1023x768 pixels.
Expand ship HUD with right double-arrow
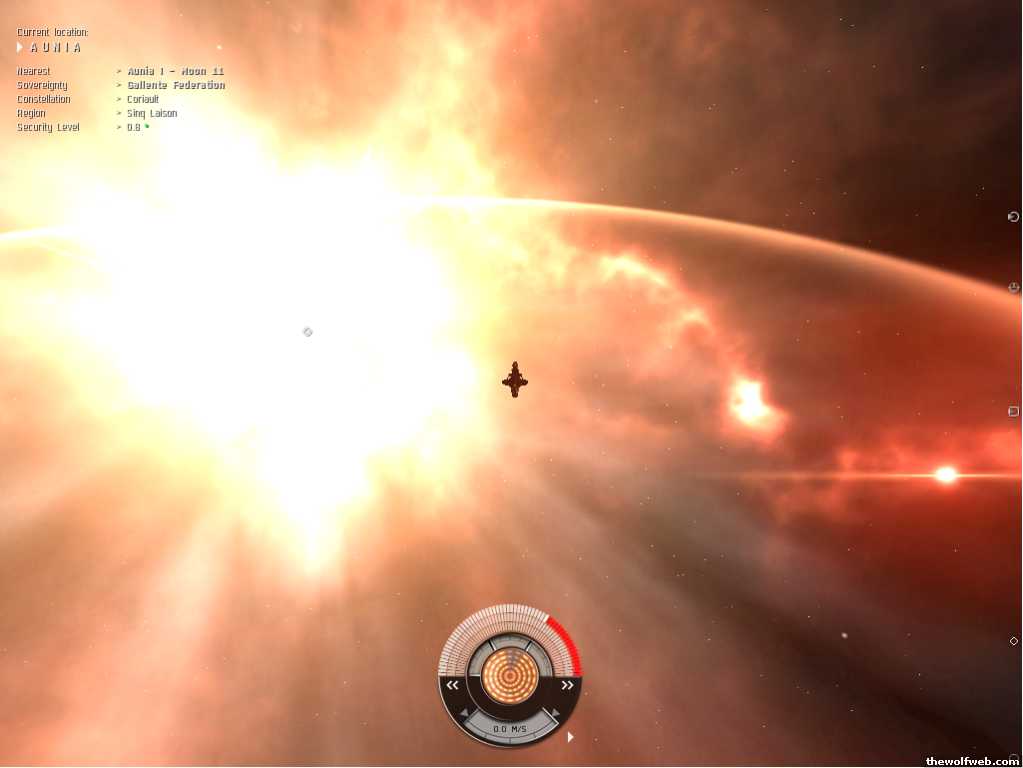[567, 685]
